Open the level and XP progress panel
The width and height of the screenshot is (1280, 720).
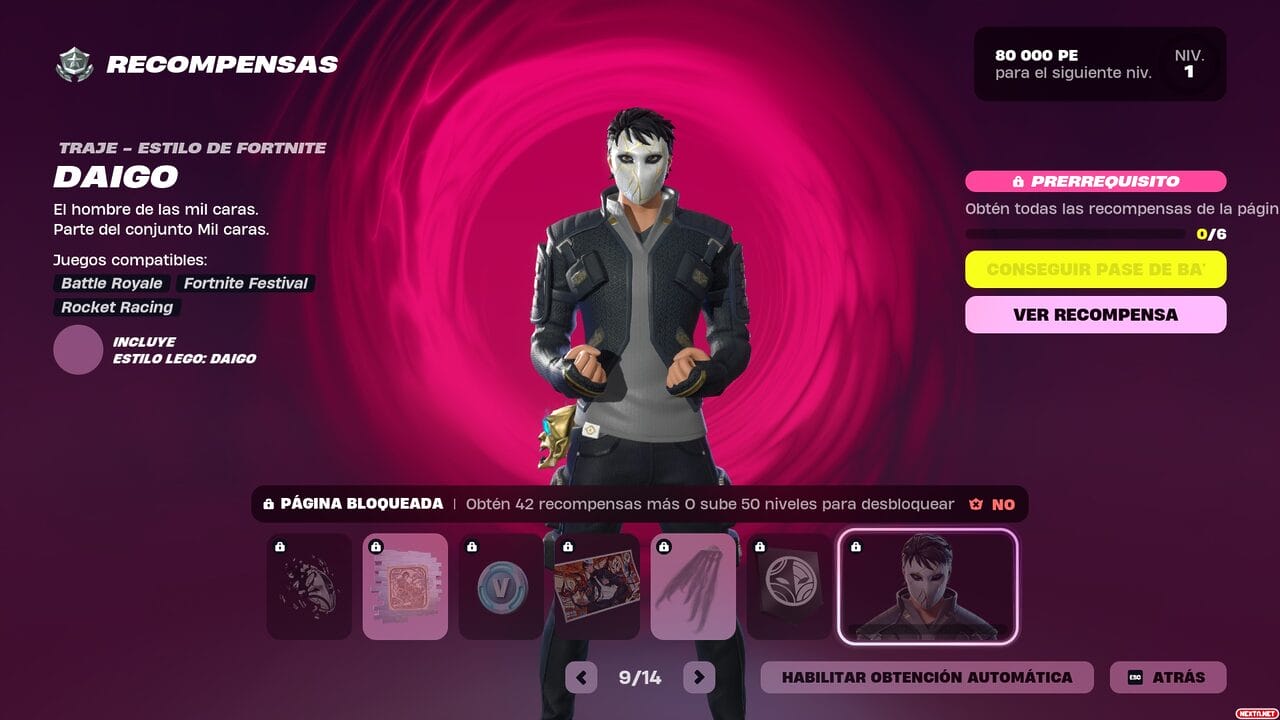point(1100,64)
